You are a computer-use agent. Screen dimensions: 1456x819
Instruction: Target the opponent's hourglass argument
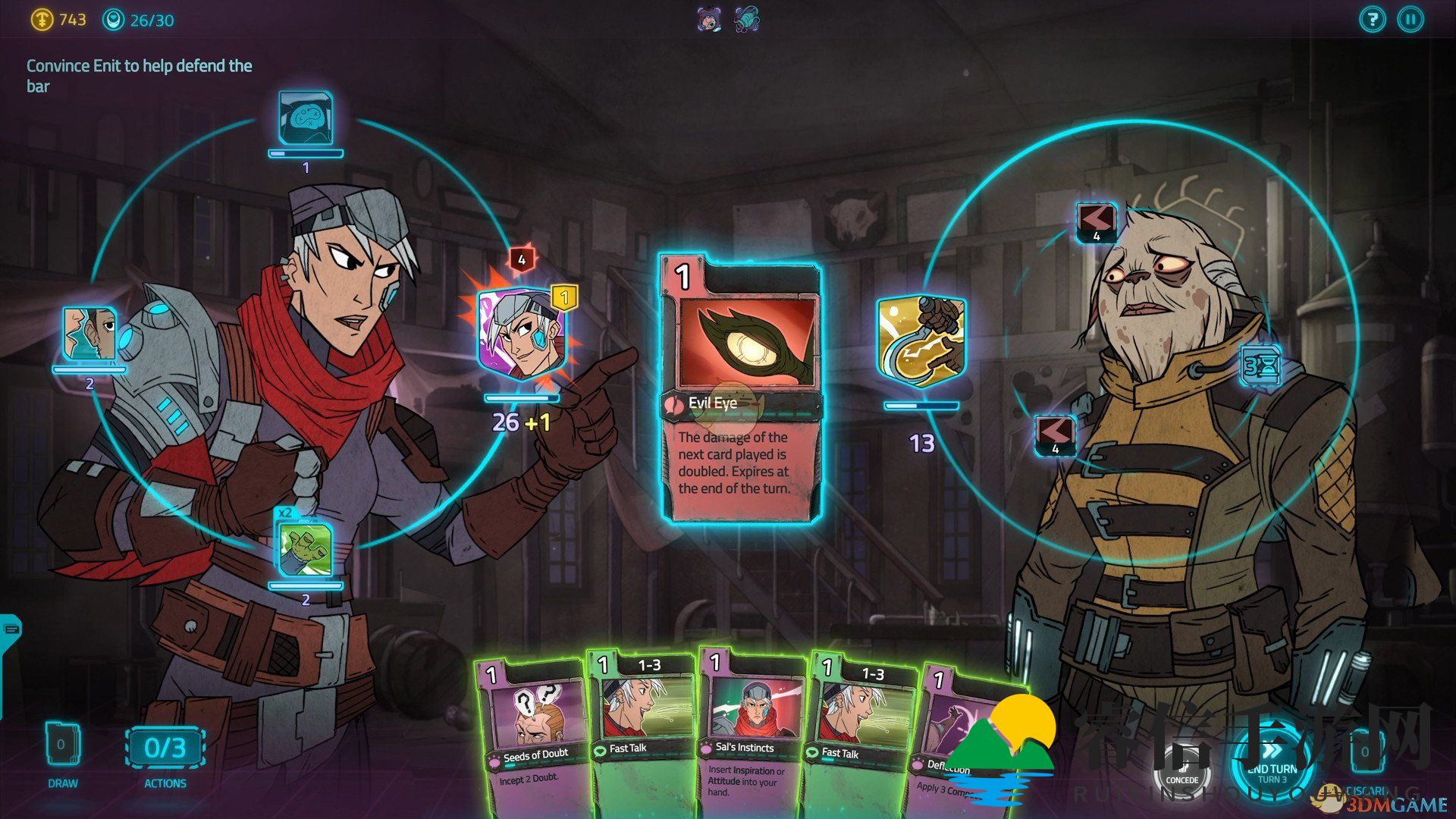point(1260,366)
